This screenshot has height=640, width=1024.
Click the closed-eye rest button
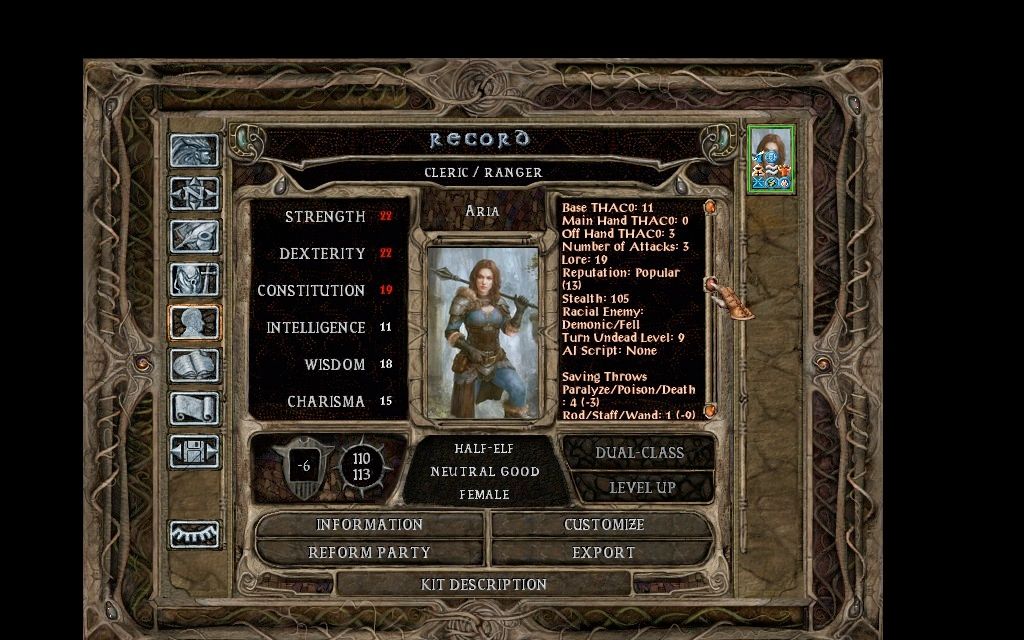194,535
